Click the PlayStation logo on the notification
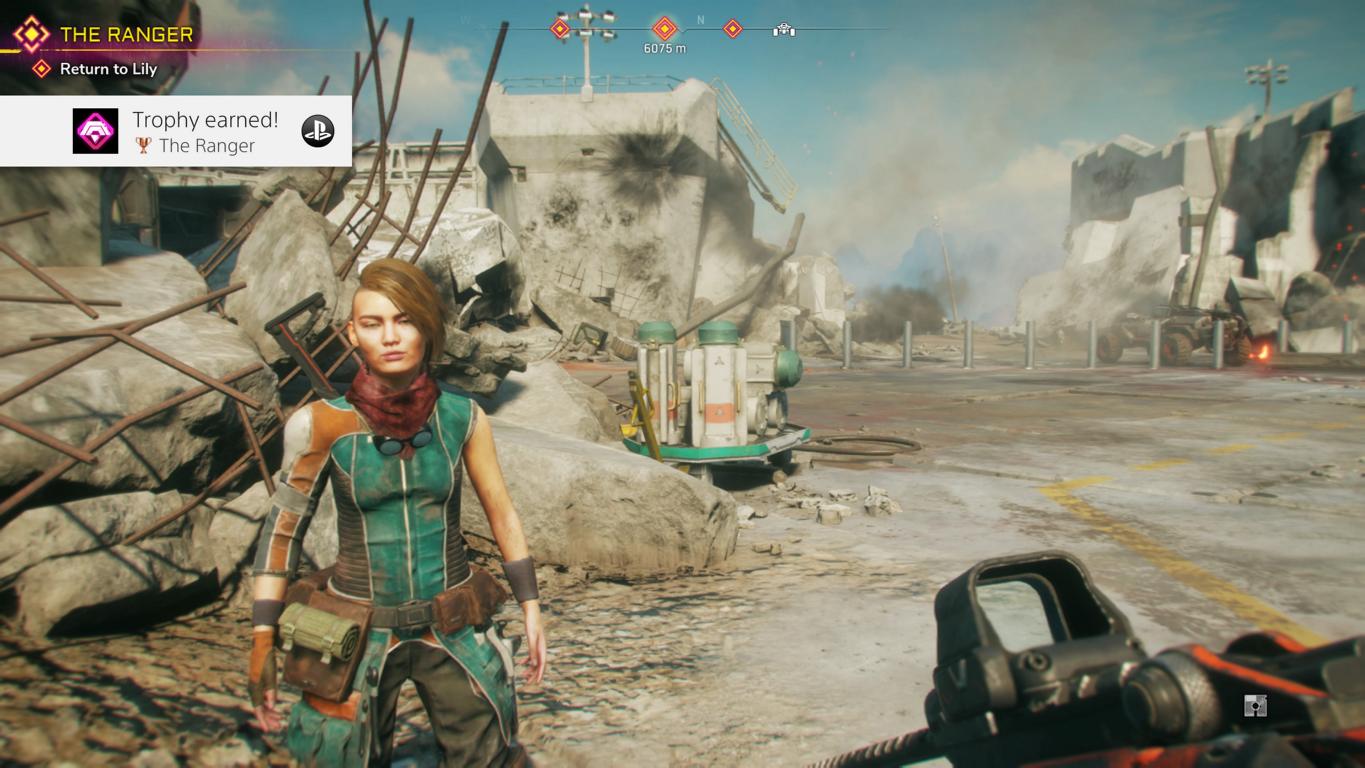Screen dimensions: 1365x768 tap(318, 131)
